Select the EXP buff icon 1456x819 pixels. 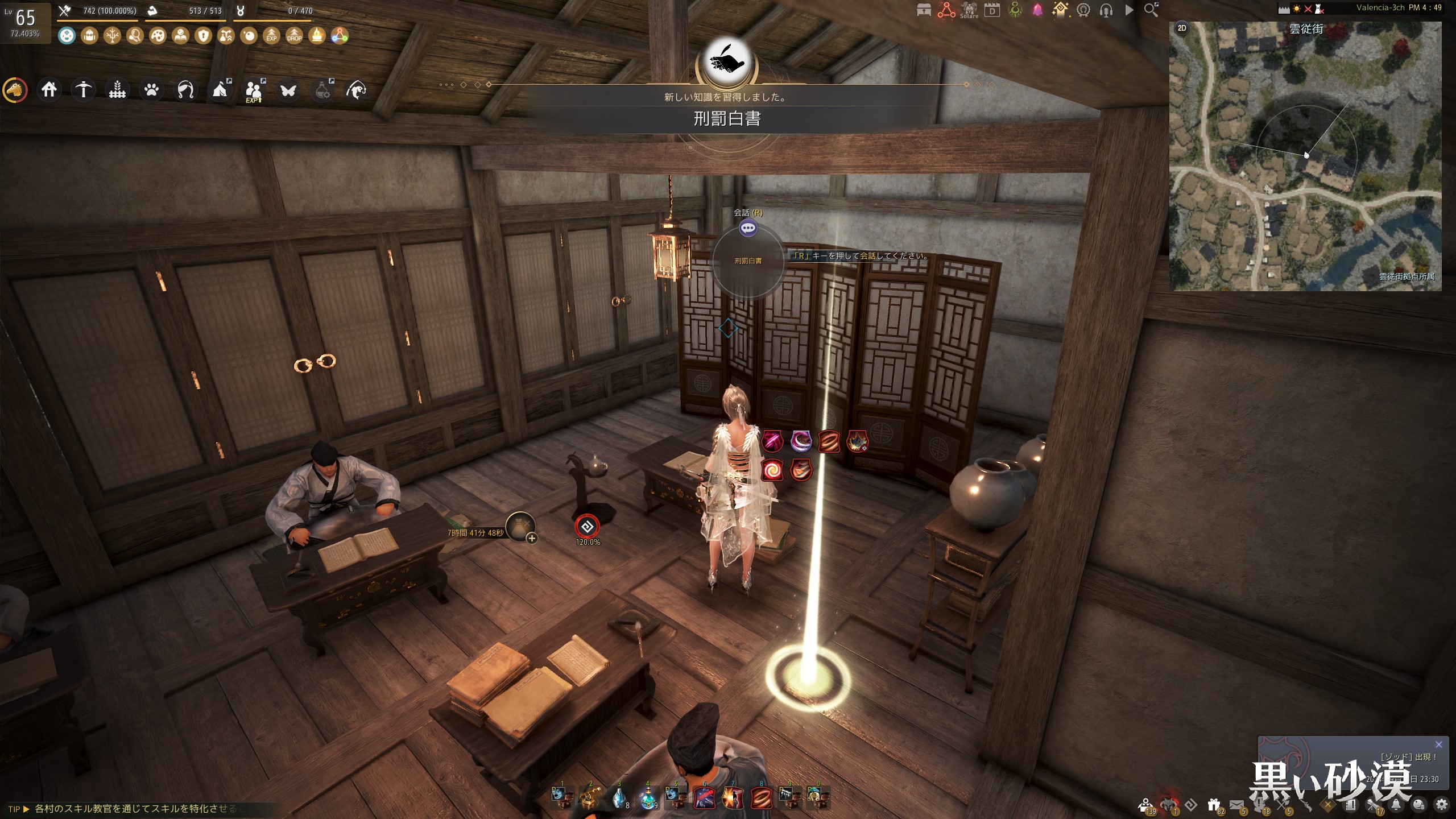[271, 36]
